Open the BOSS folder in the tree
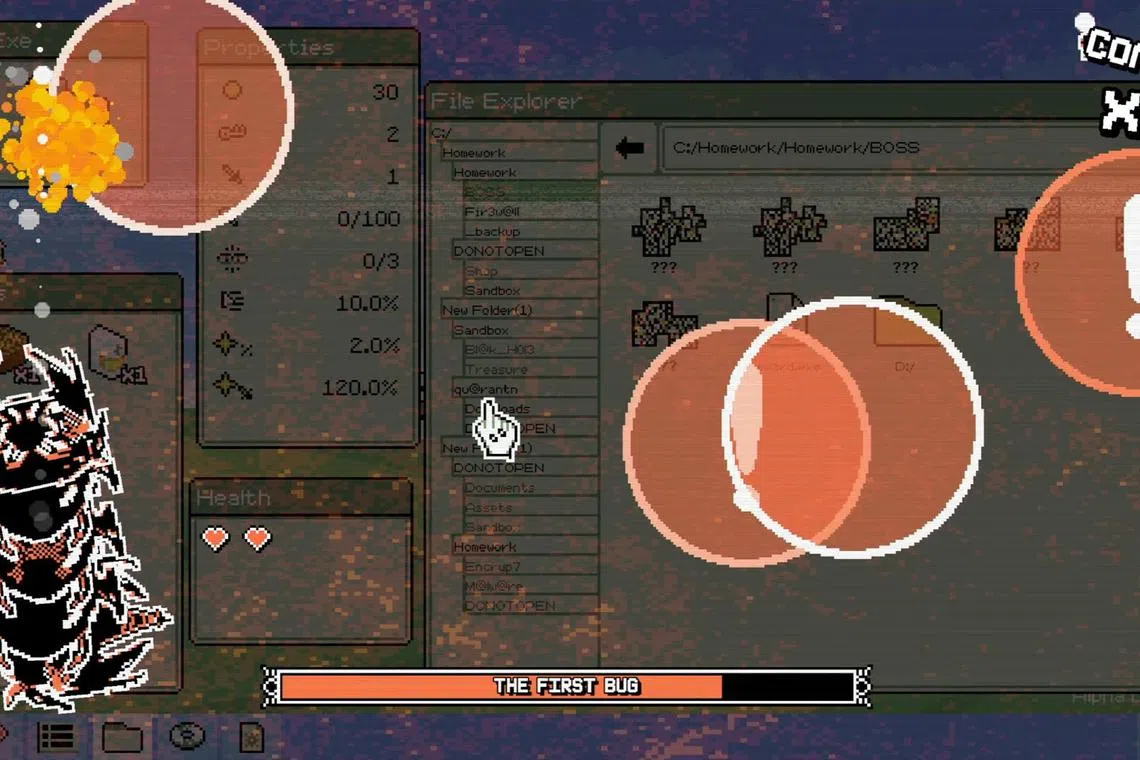Viewport: 1140px width, 760px height. pyautogui.click(x=486, y=192)
